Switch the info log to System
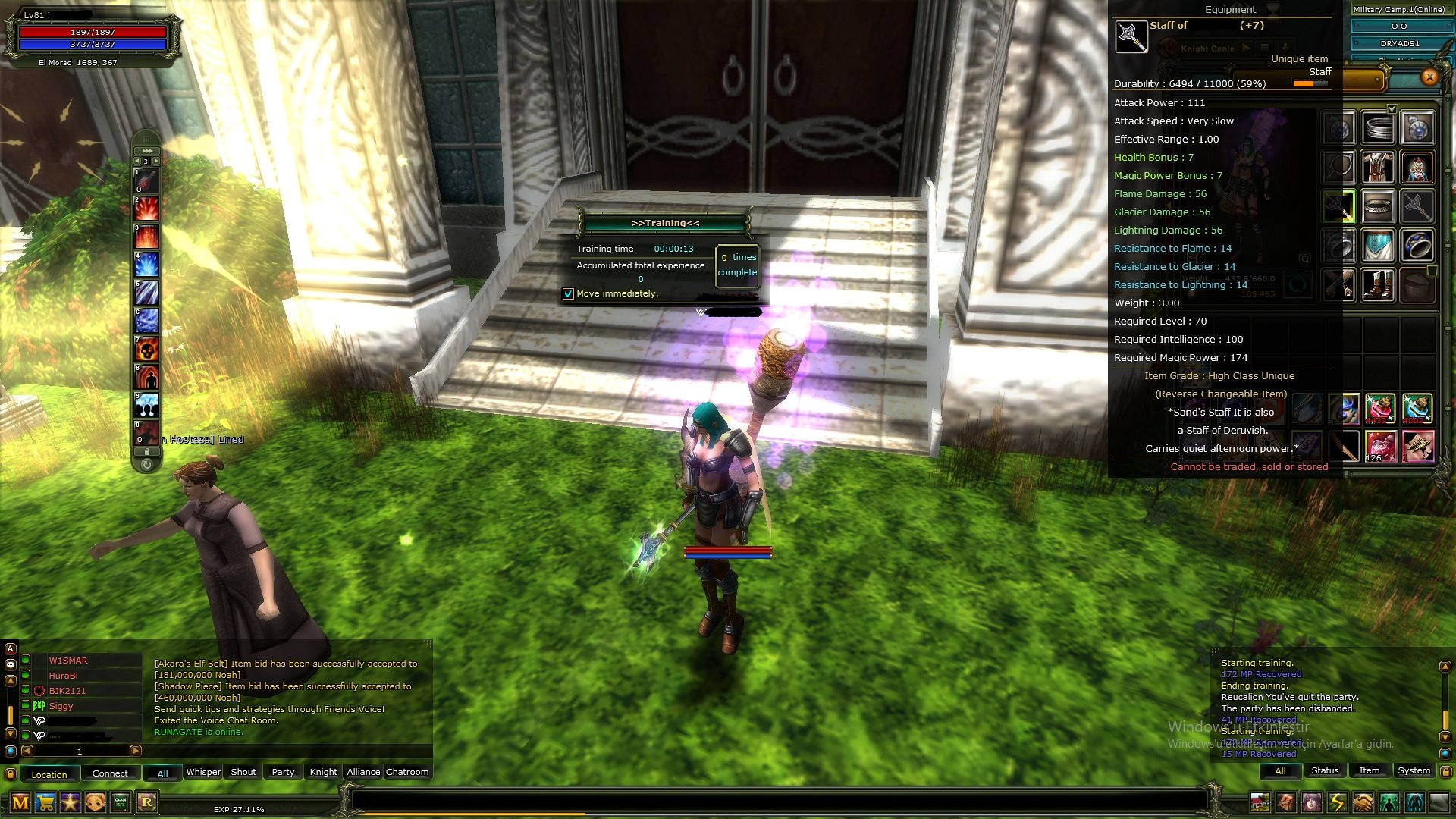Screen dimensions: 1456x819 point(1414,770)
